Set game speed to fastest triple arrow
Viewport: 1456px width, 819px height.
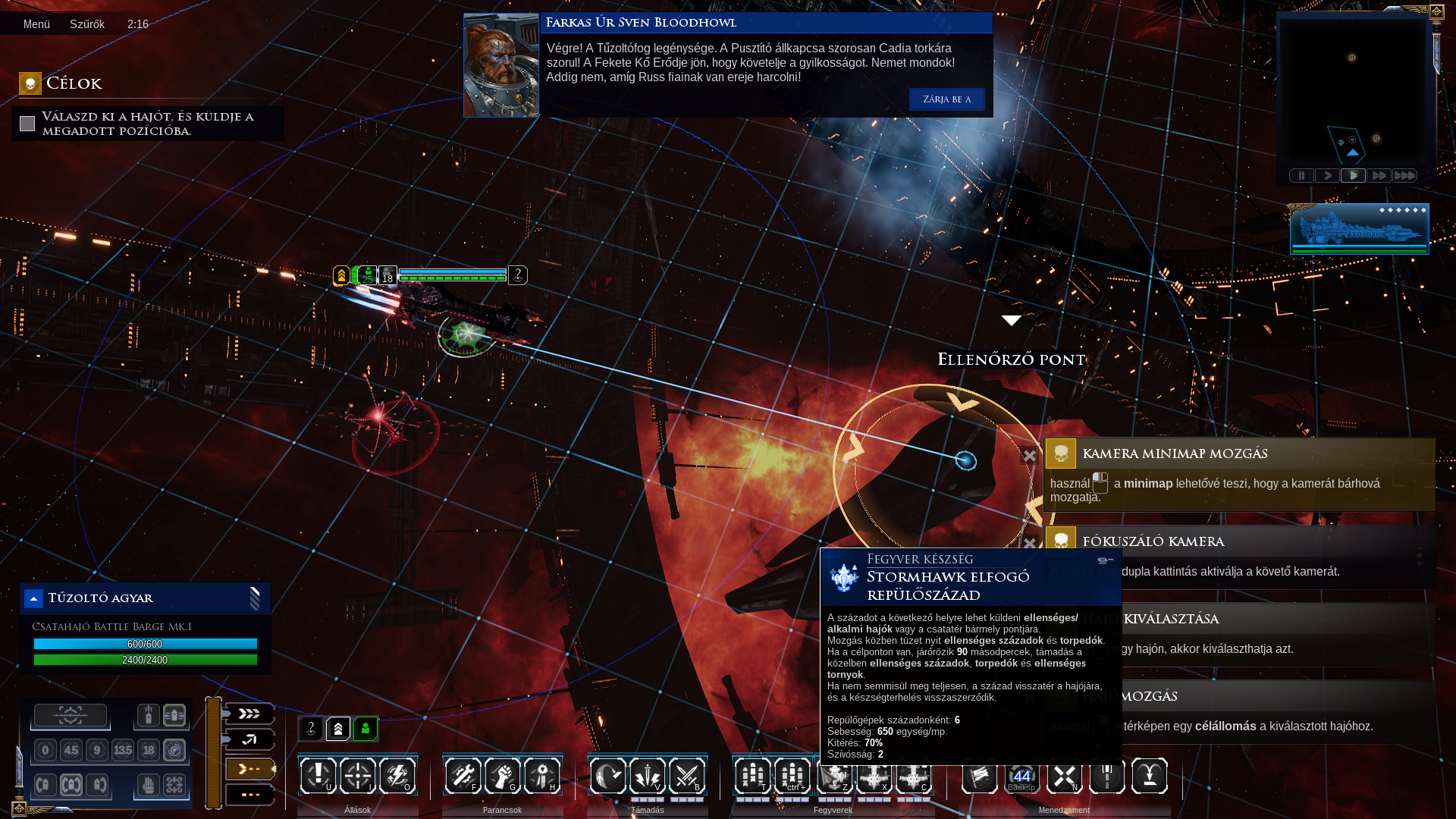1404,176
